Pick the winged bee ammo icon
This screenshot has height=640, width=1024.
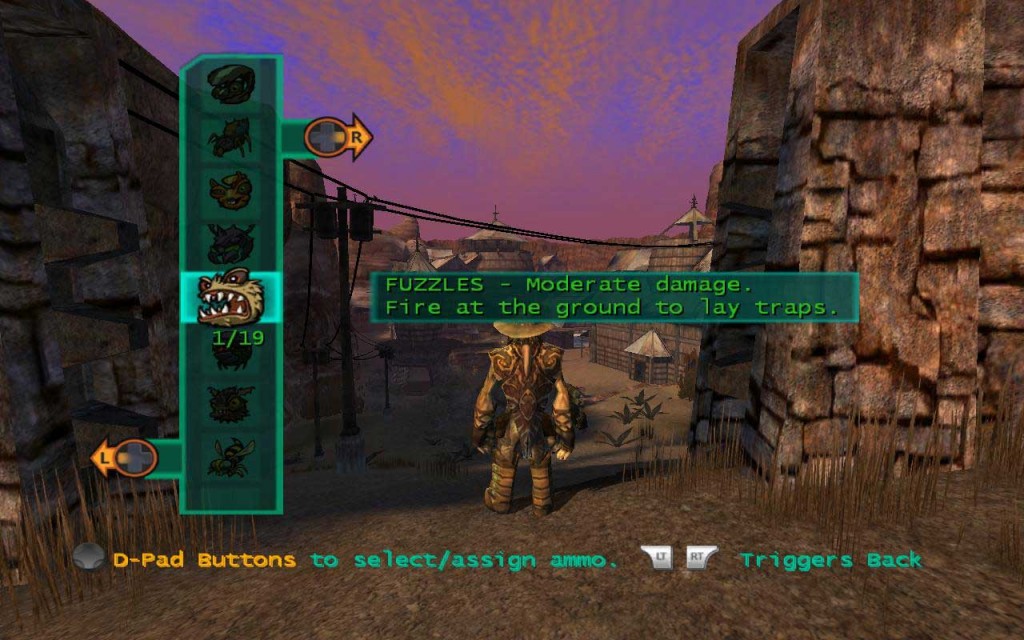(230, 456)
